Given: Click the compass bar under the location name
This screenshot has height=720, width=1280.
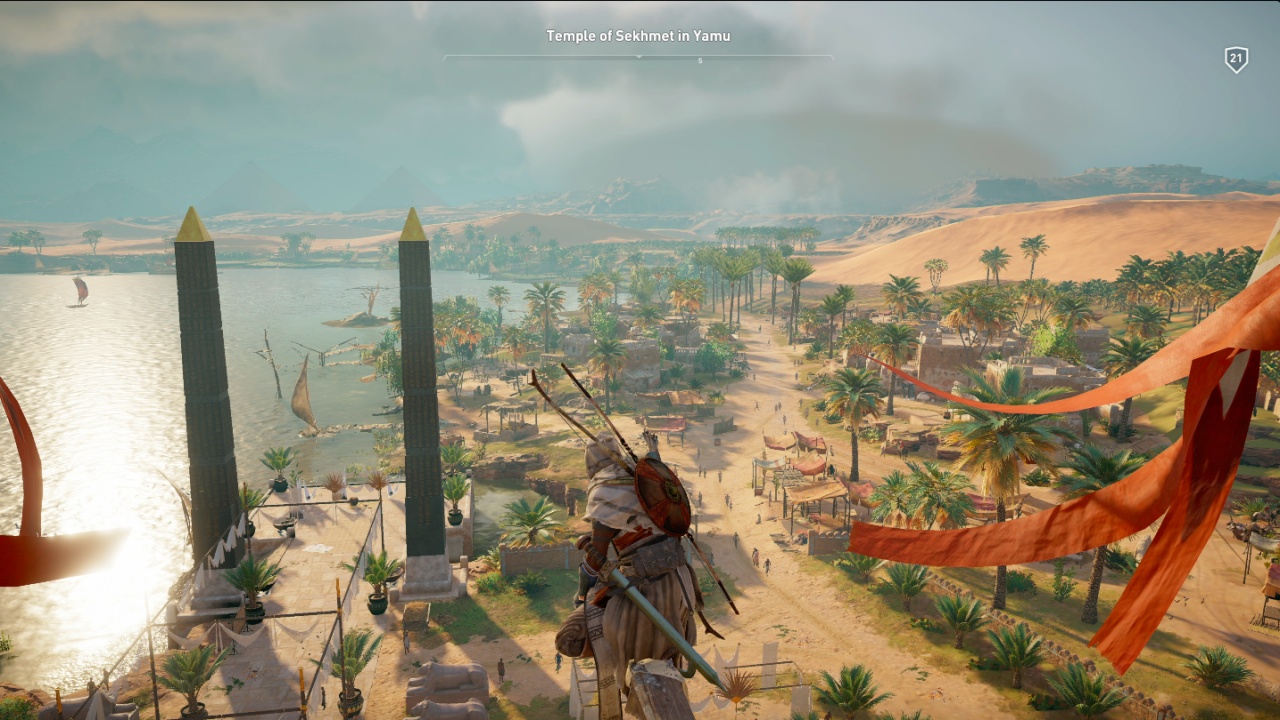Looking at the screenshot, I should pyautogui.click(x=638, y=57).
